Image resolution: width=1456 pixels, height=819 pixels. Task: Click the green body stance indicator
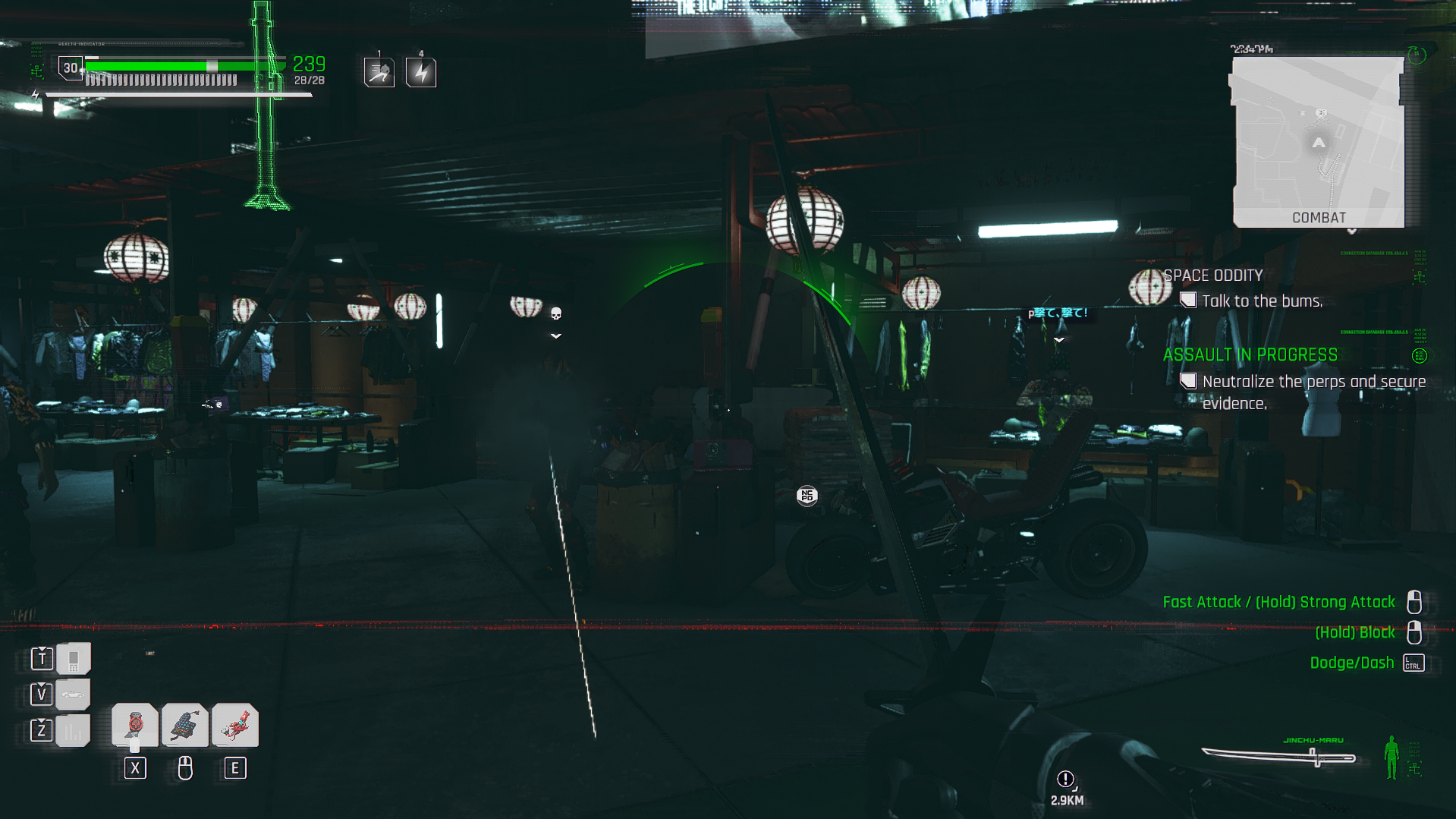(1391, 757)
